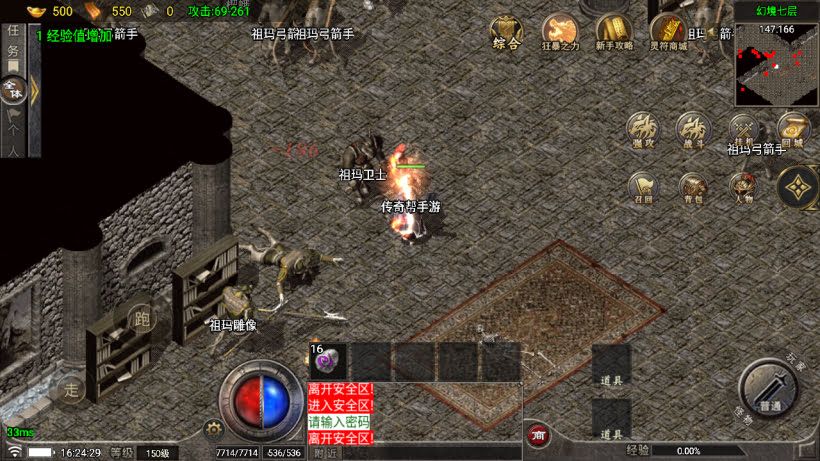Image resolution: width=820 pixels, height=461 pixels.
Task: Open the 综合 menu
Action: click(x=506, y=33)
